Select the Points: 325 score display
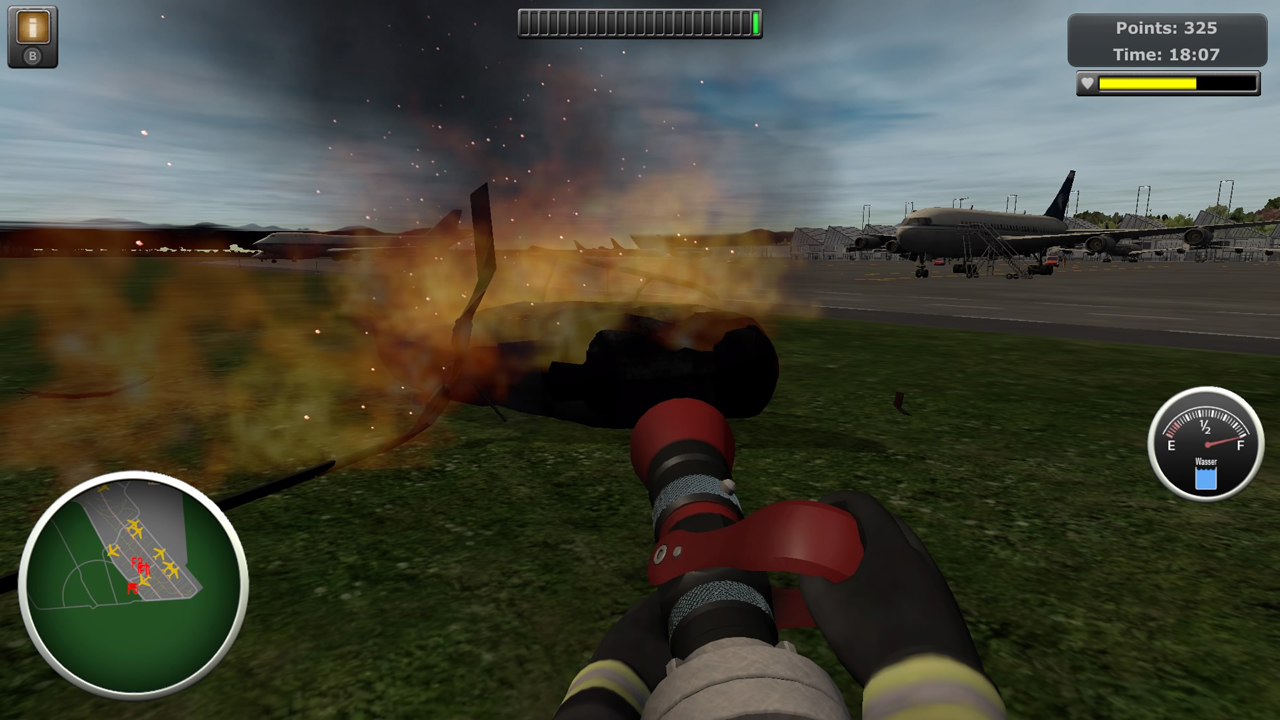1280x720 pixels. pos(1168,28)
